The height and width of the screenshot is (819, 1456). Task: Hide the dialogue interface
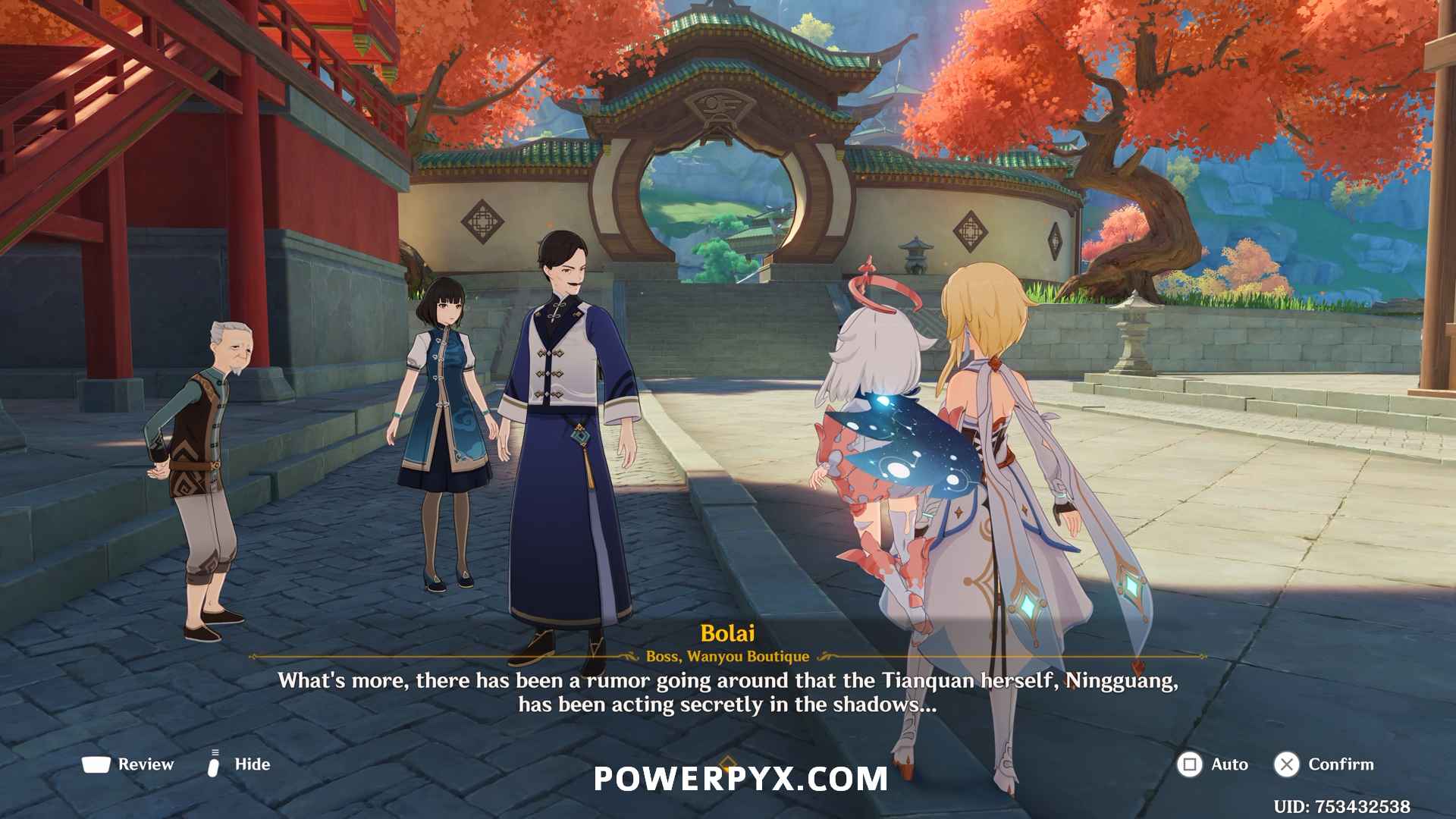(238, 764)
